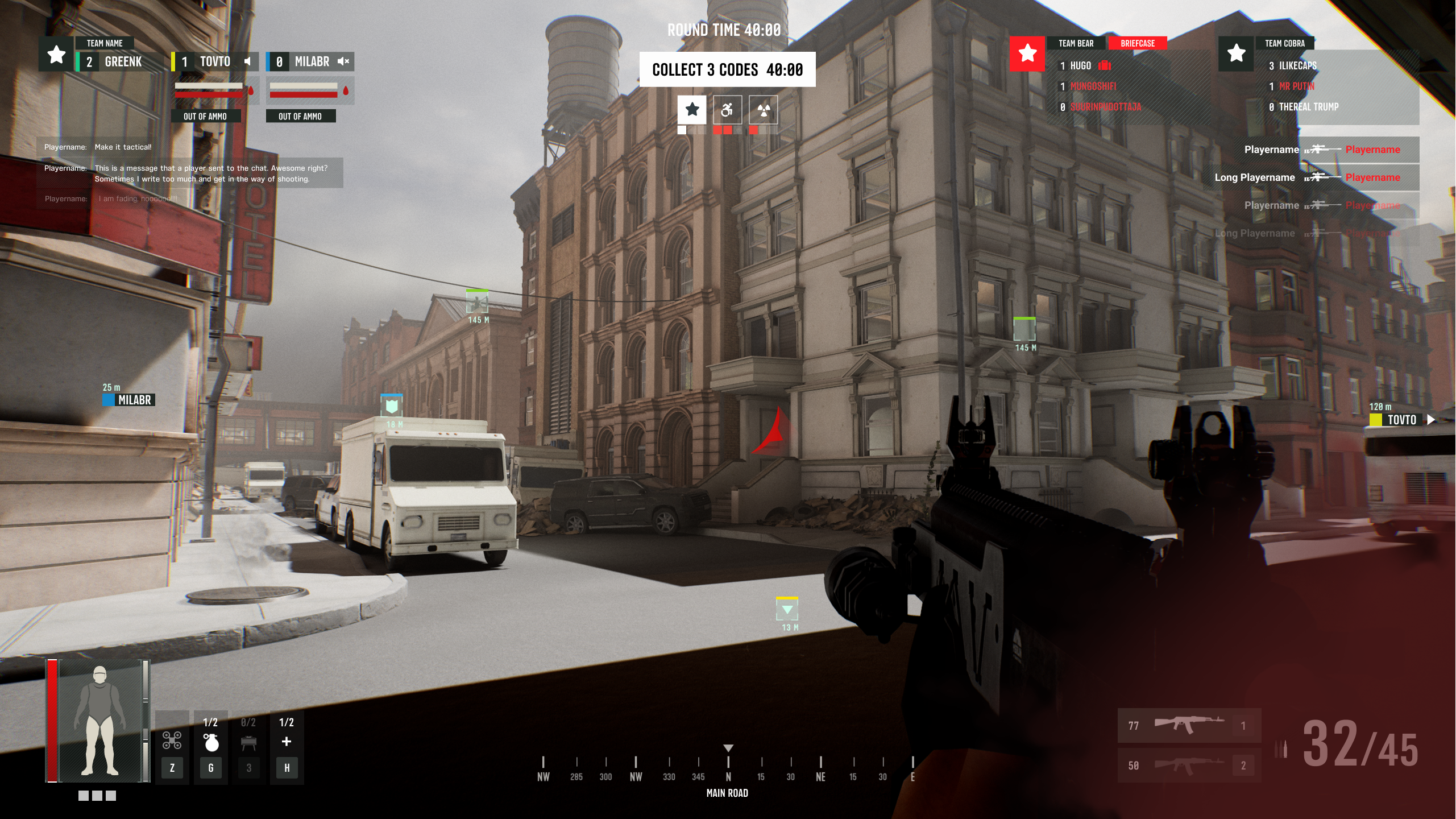Click the compass bar's N heading
1456x819 pixels.
click(x=728, y=776)
